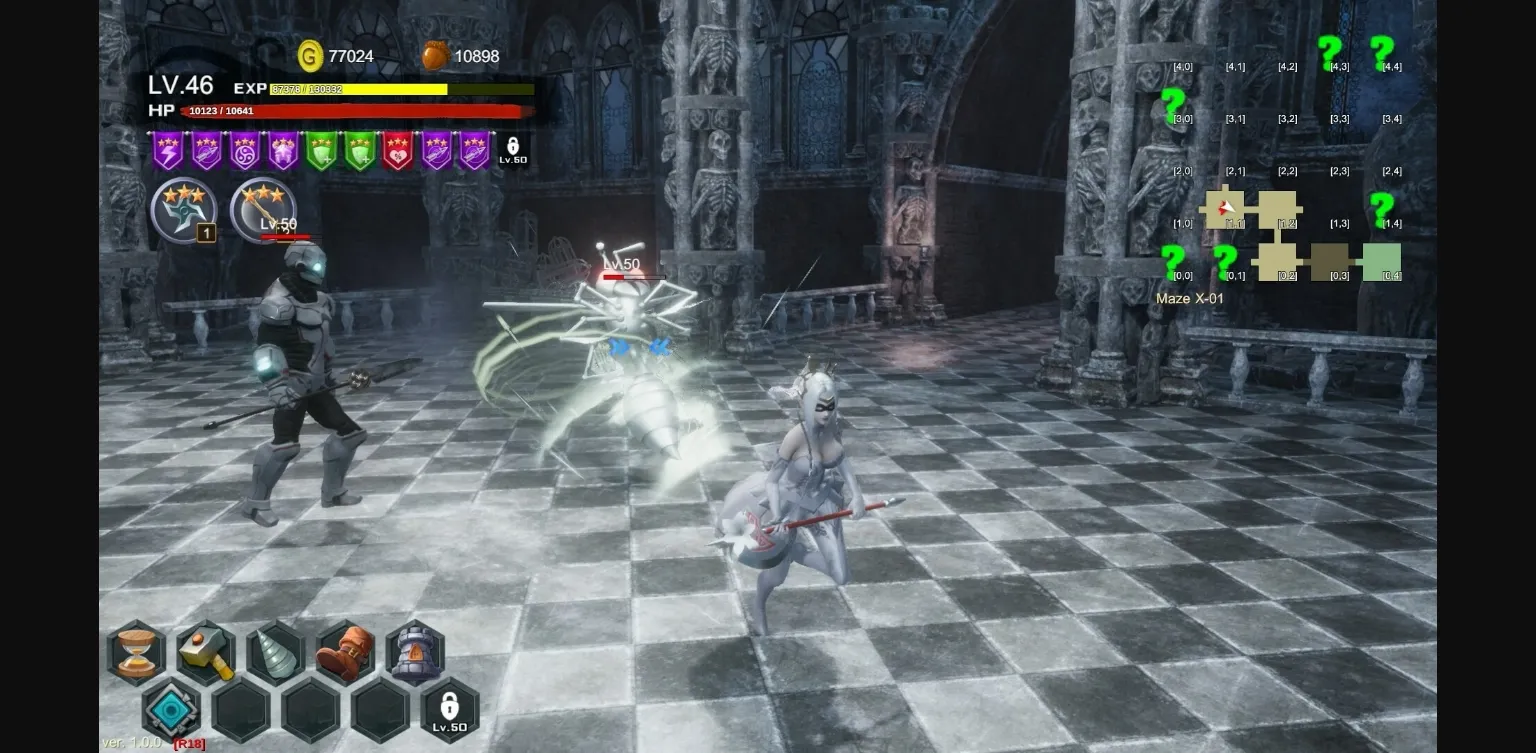The height and width of the screenshot is (753, 1536).
Task: Trigger the shuriken weapon skill
Action: pyautogui.click(x=184, y=211)
